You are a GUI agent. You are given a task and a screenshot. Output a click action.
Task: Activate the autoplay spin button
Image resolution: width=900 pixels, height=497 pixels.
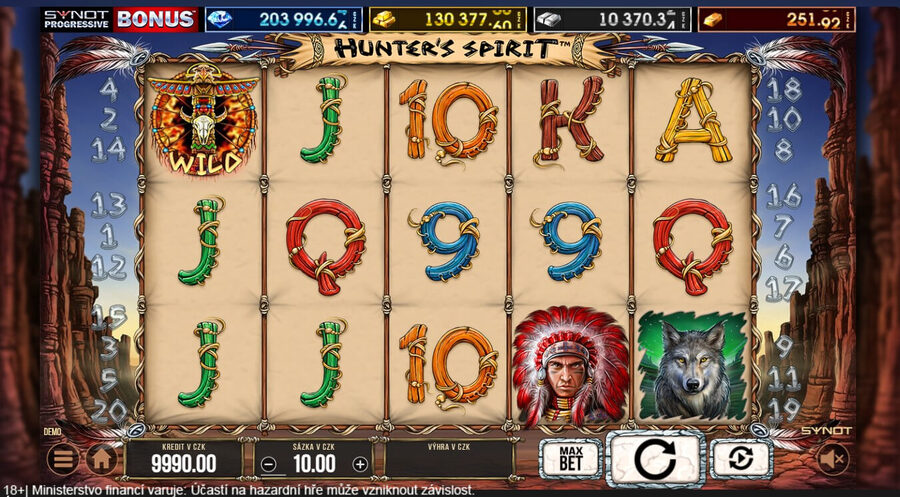click(x=741, y=459)
